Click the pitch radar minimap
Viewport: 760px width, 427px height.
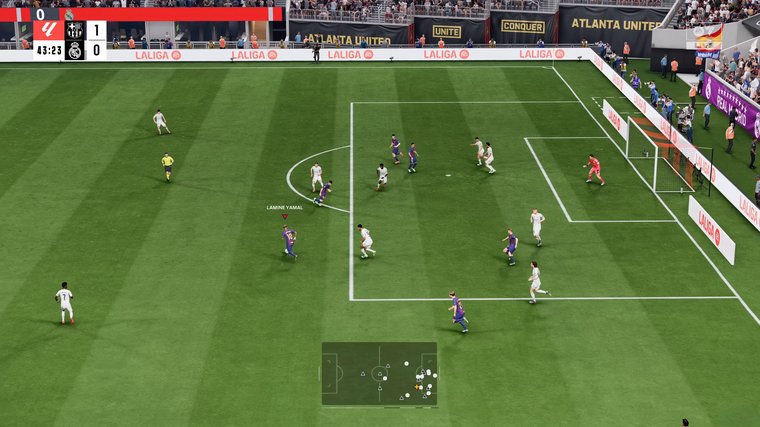[x=379, y=373]
